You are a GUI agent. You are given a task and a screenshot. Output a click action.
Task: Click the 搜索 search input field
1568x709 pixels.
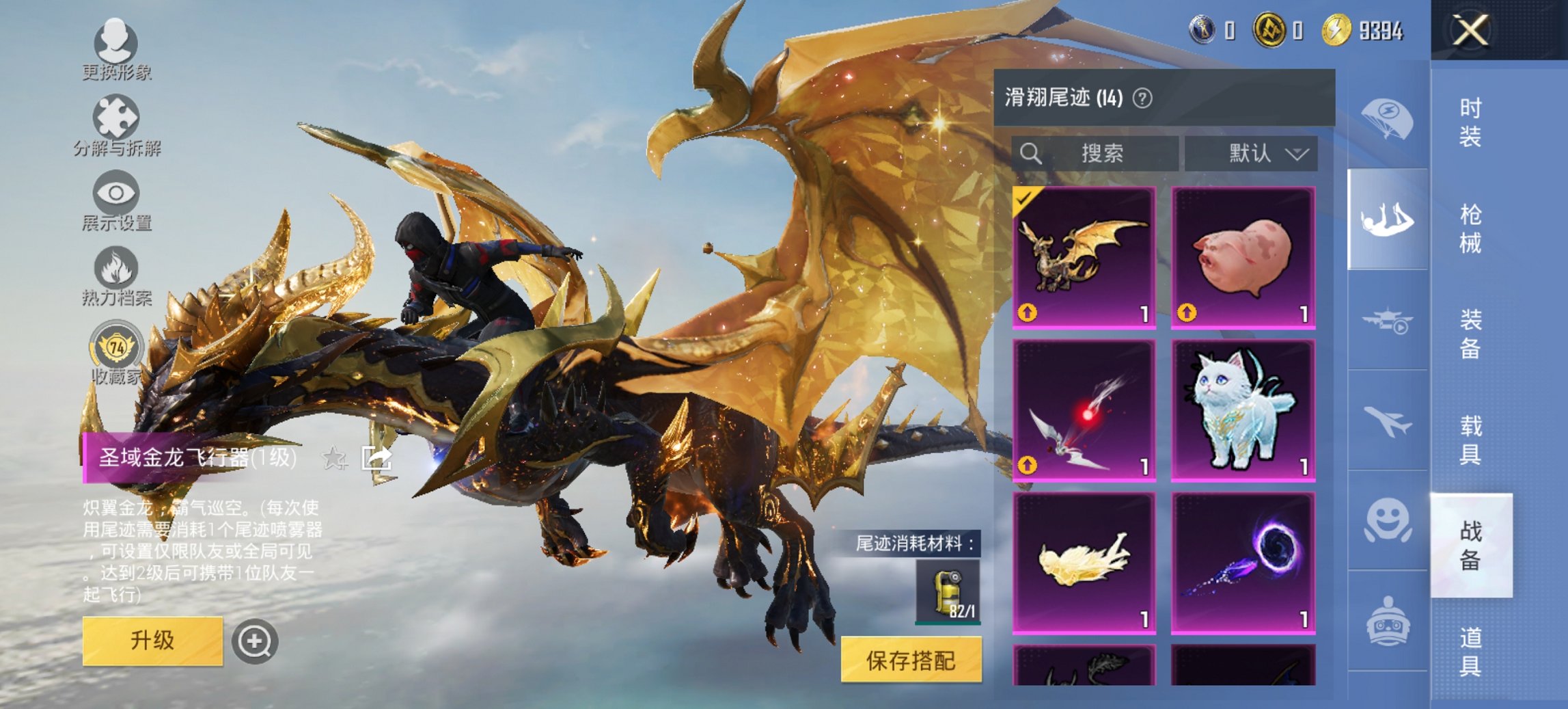pos(1093,154)
